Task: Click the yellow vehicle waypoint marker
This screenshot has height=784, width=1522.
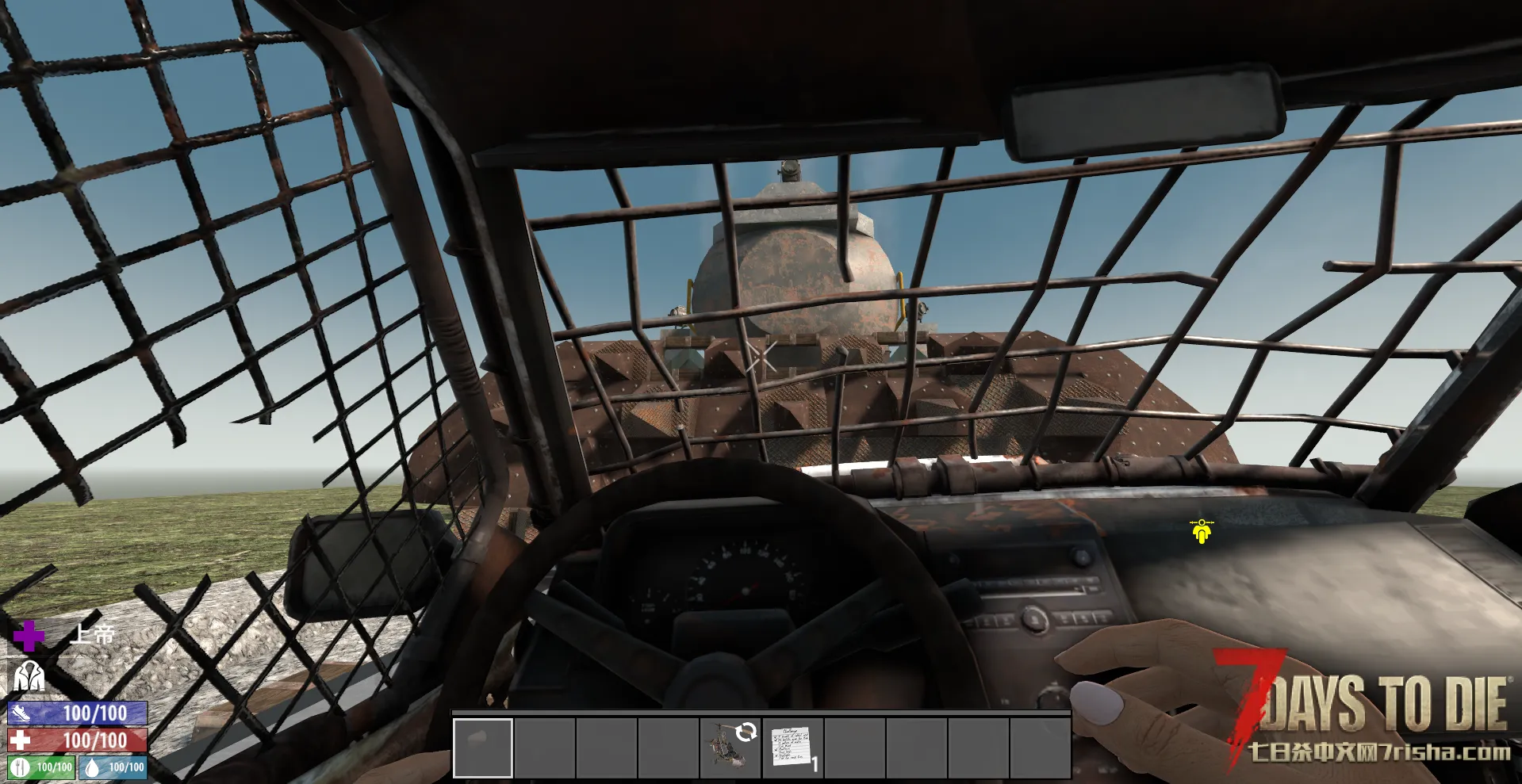Action: pos(1202,530)
